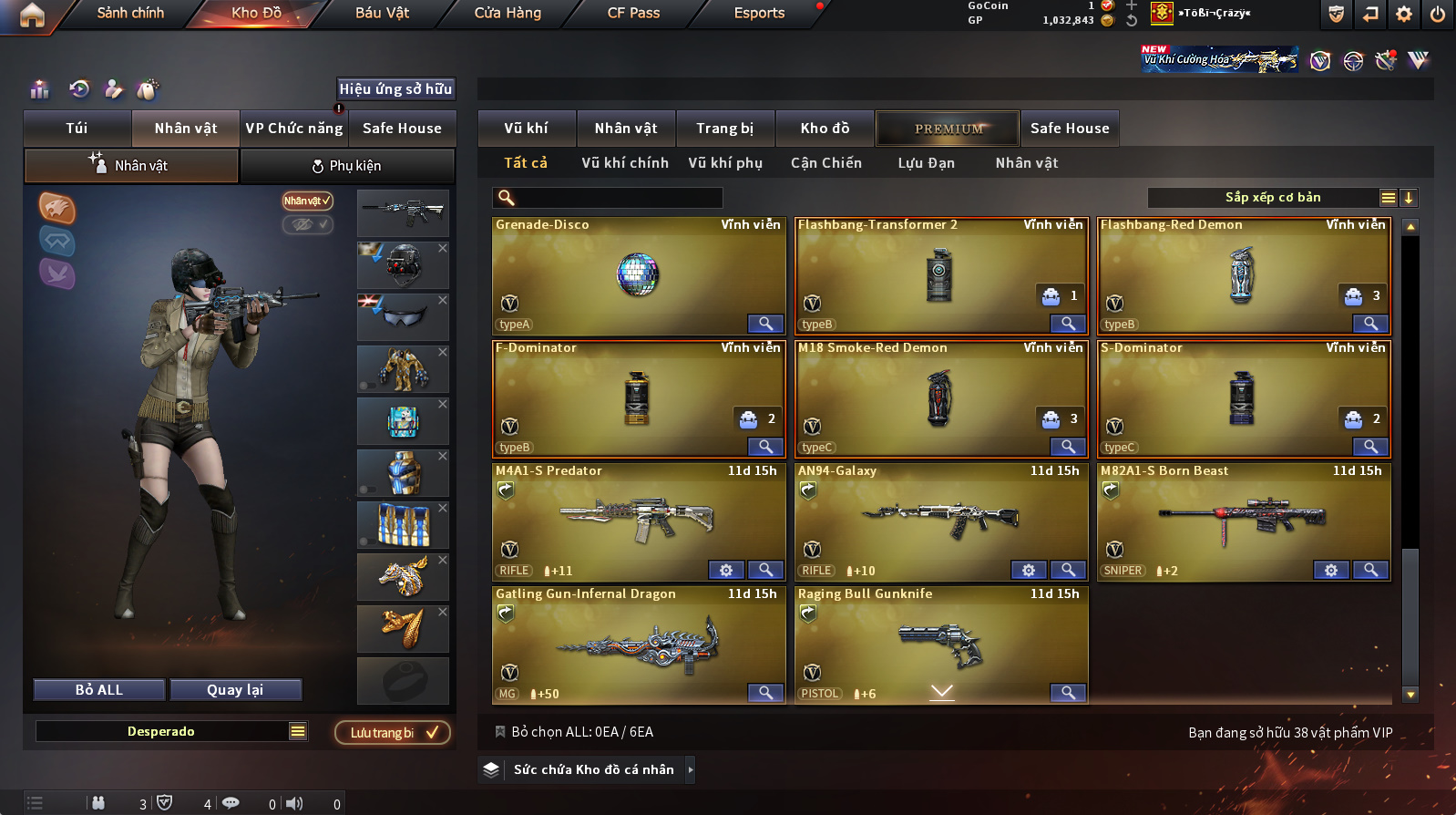Image resolution: width=1456 pixels, height=815 pixels.
Task: Open the Cửa Hàng shop
Action: tap(508, 13)
